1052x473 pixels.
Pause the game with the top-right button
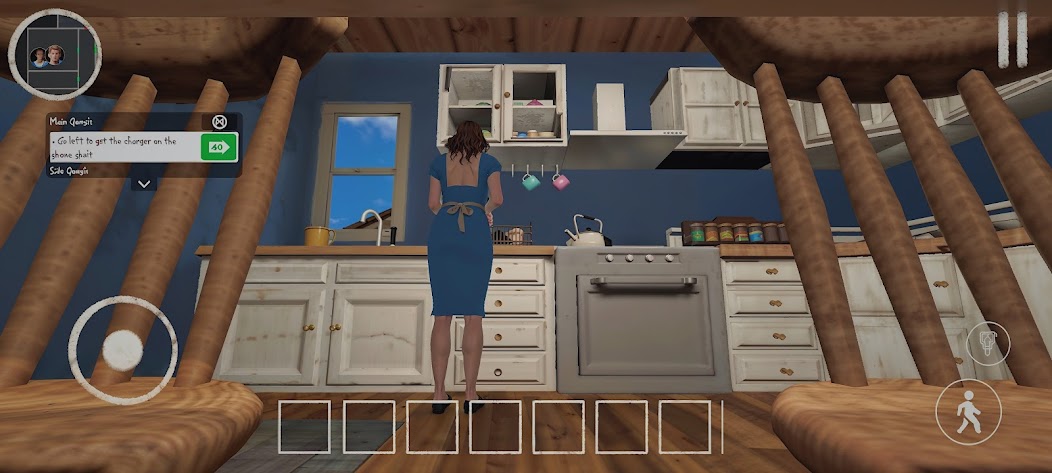[1012, 40]
